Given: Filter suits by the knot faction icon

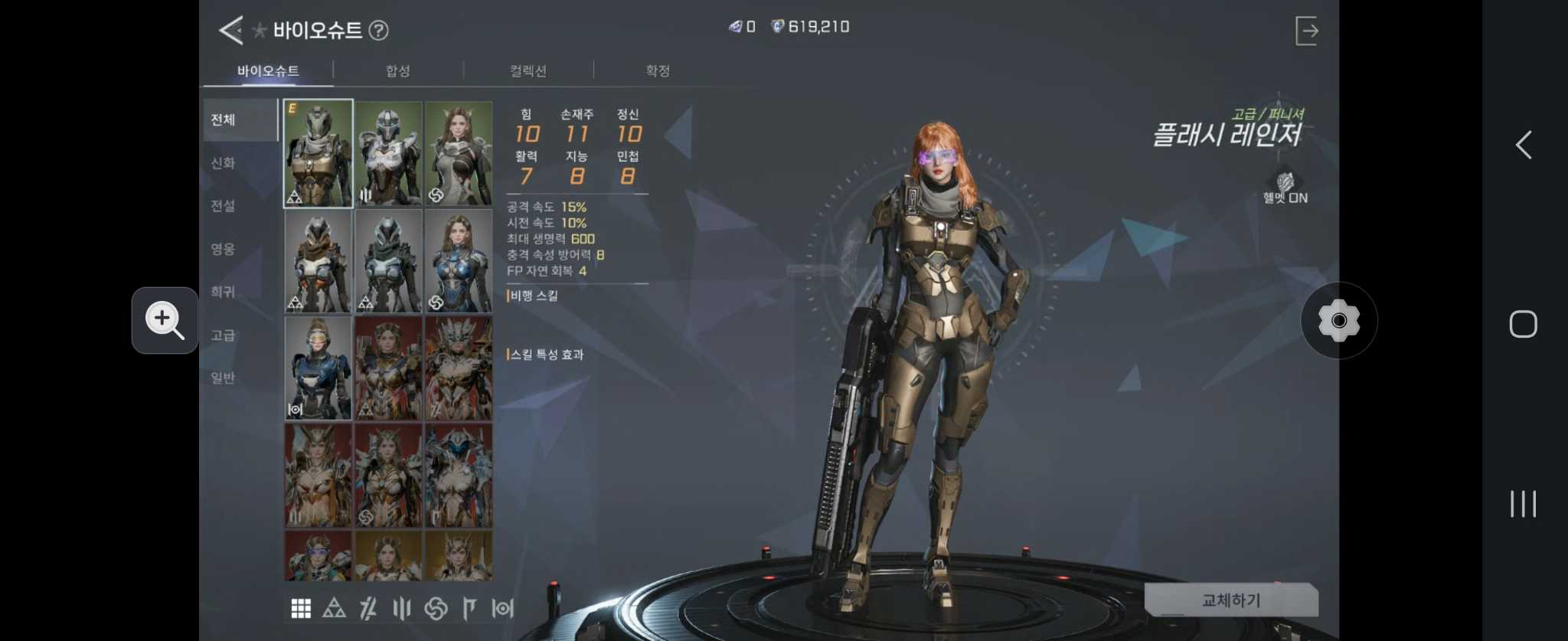Looking at the screenshot, I should 433,608.
